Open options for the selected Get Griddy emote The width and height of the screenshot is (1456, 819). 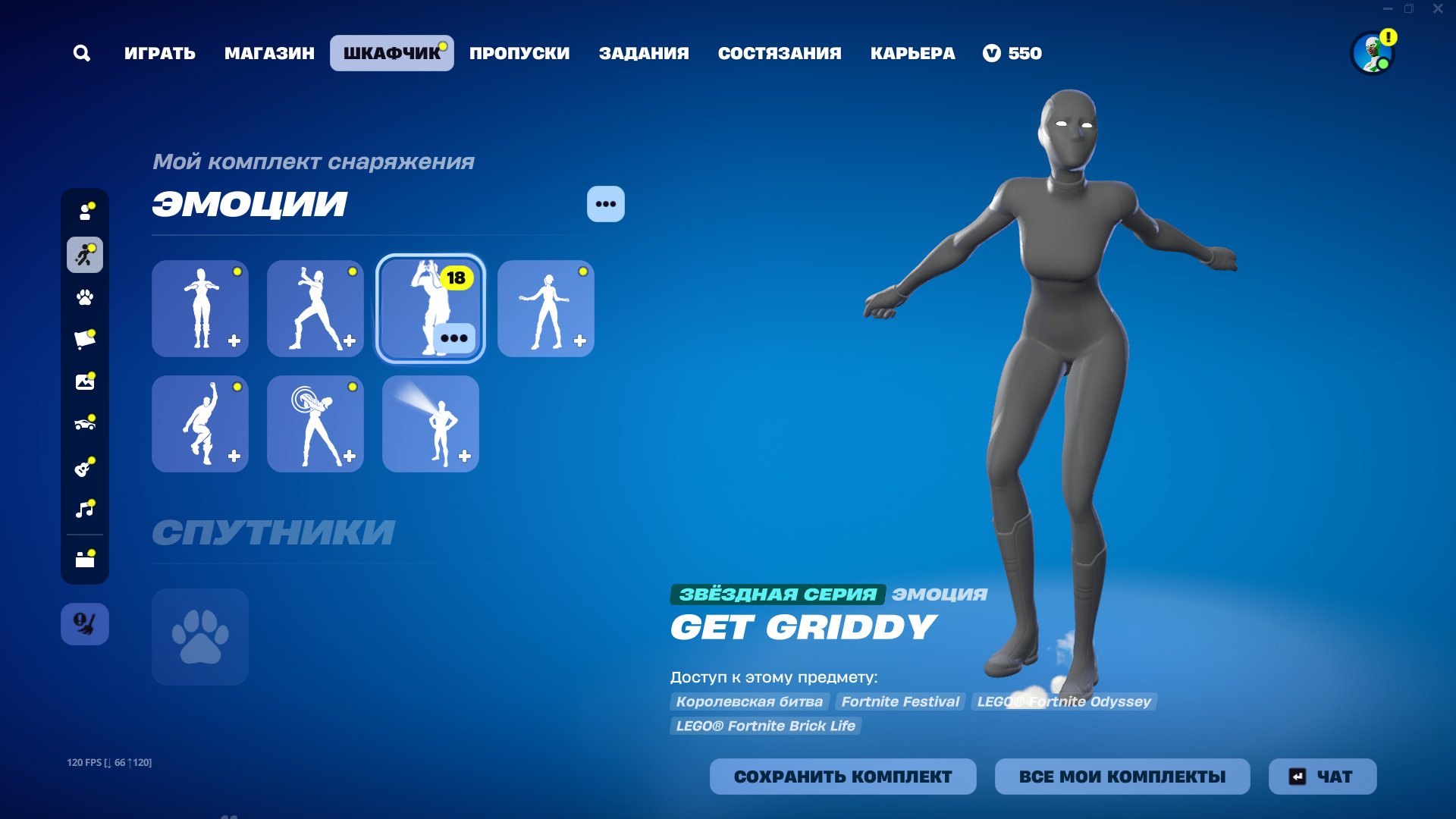click(455, 337)
